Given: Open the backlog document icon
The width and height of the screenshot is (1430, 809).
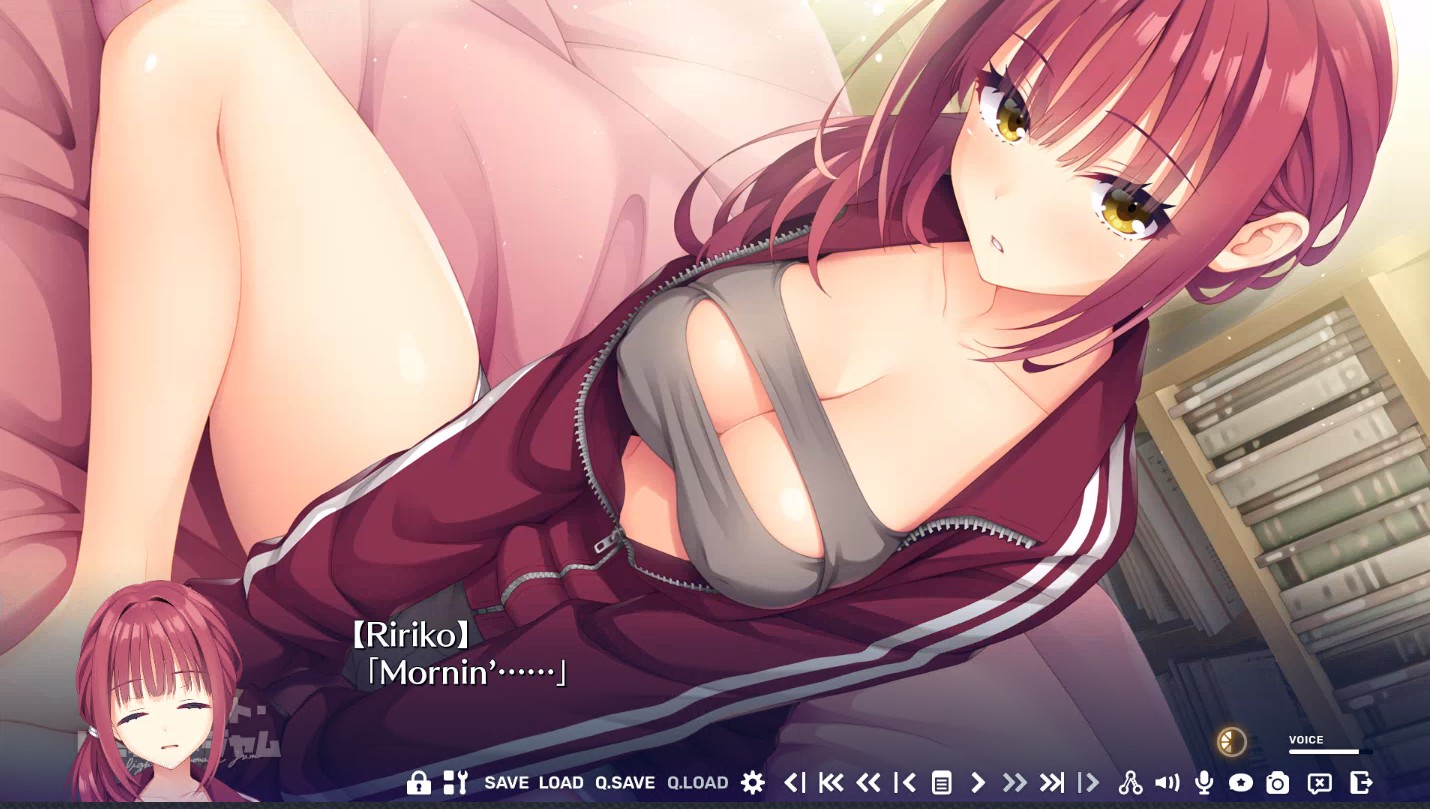Looking at the screenshot, I should coord(940,783).
